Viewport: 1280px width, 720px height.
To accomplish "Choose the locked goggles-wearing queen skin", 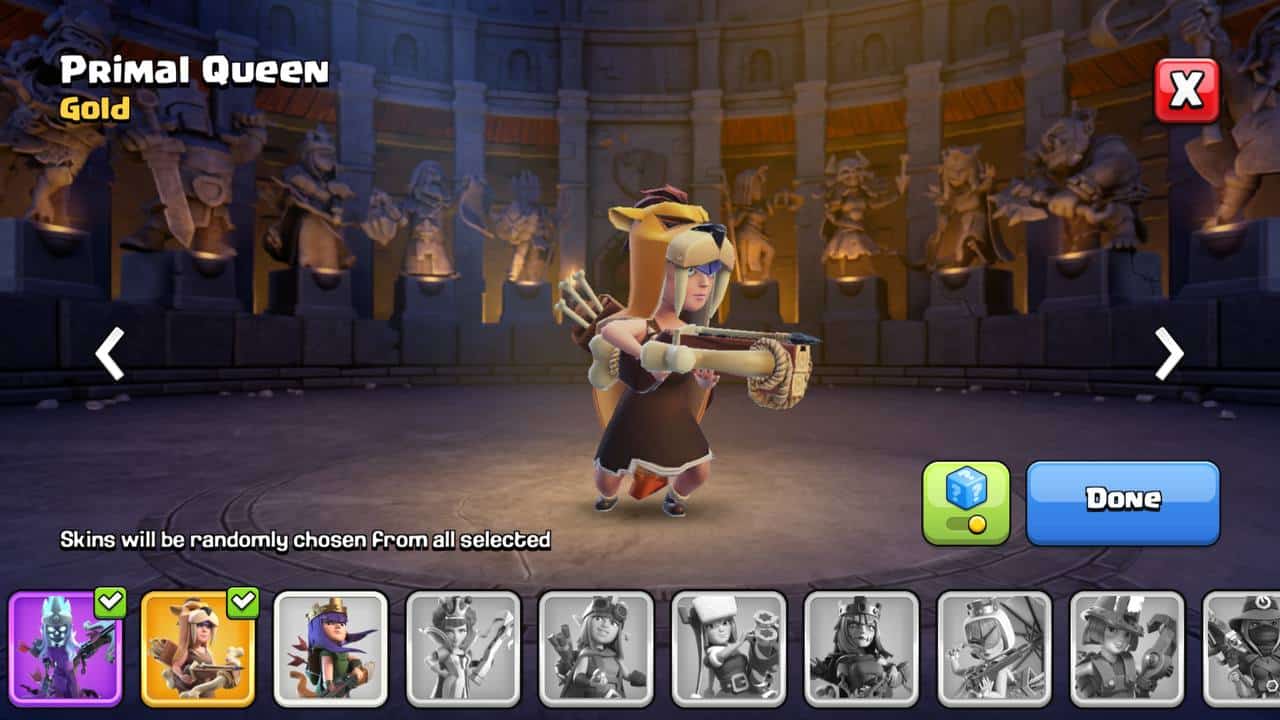I will (x=596, y=648).
